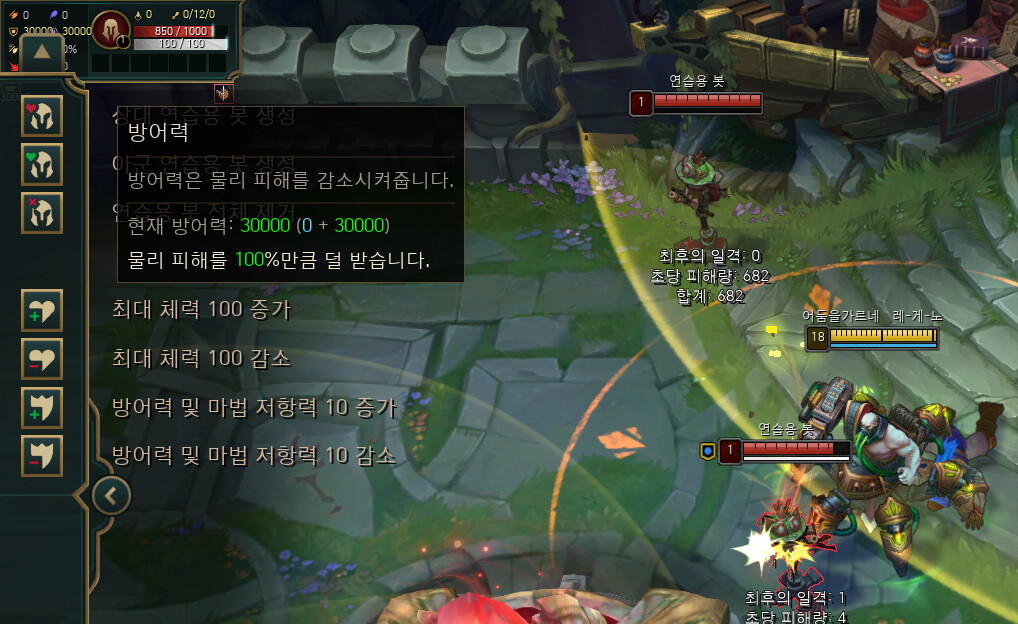The width and height of the screenshot is (1018, 624).
Task: Remove all practice bots (red X helmet)
Action: pyautogui.click(x=42, y=212)
